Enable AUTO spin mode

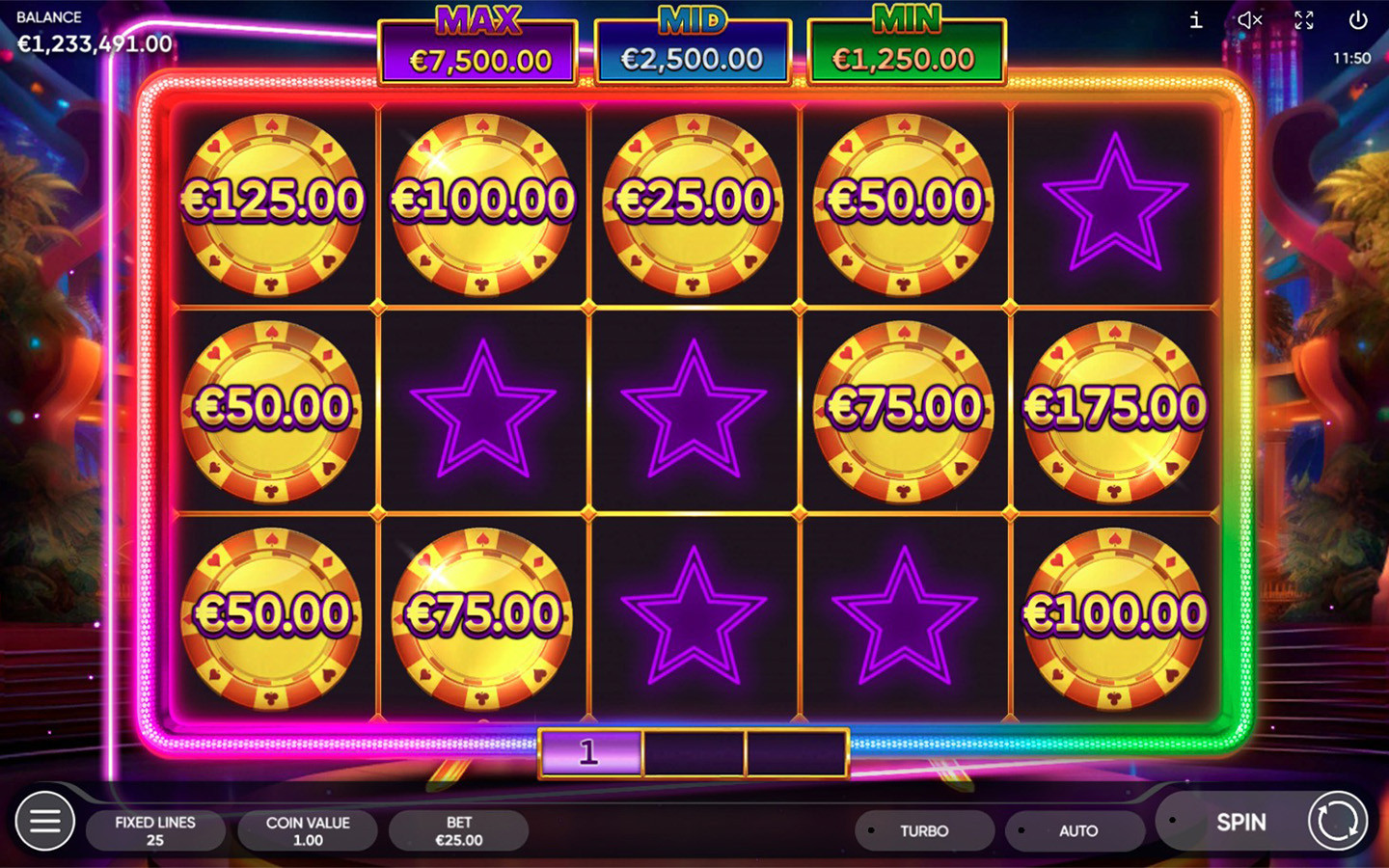pyautogui.click(x=1076, y=830)
